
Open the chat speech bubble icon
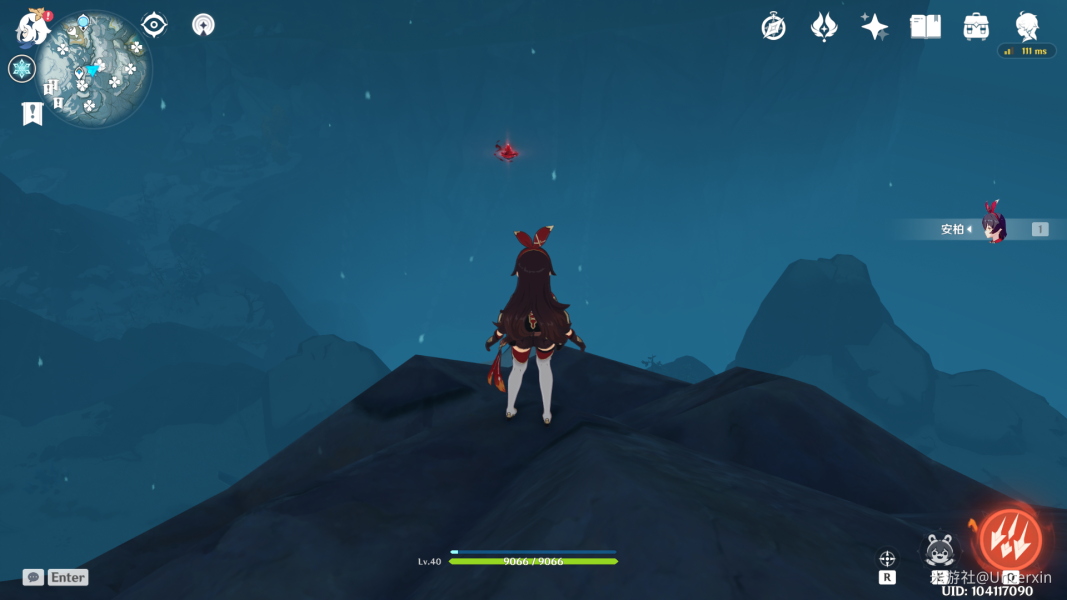pos(33,577)
